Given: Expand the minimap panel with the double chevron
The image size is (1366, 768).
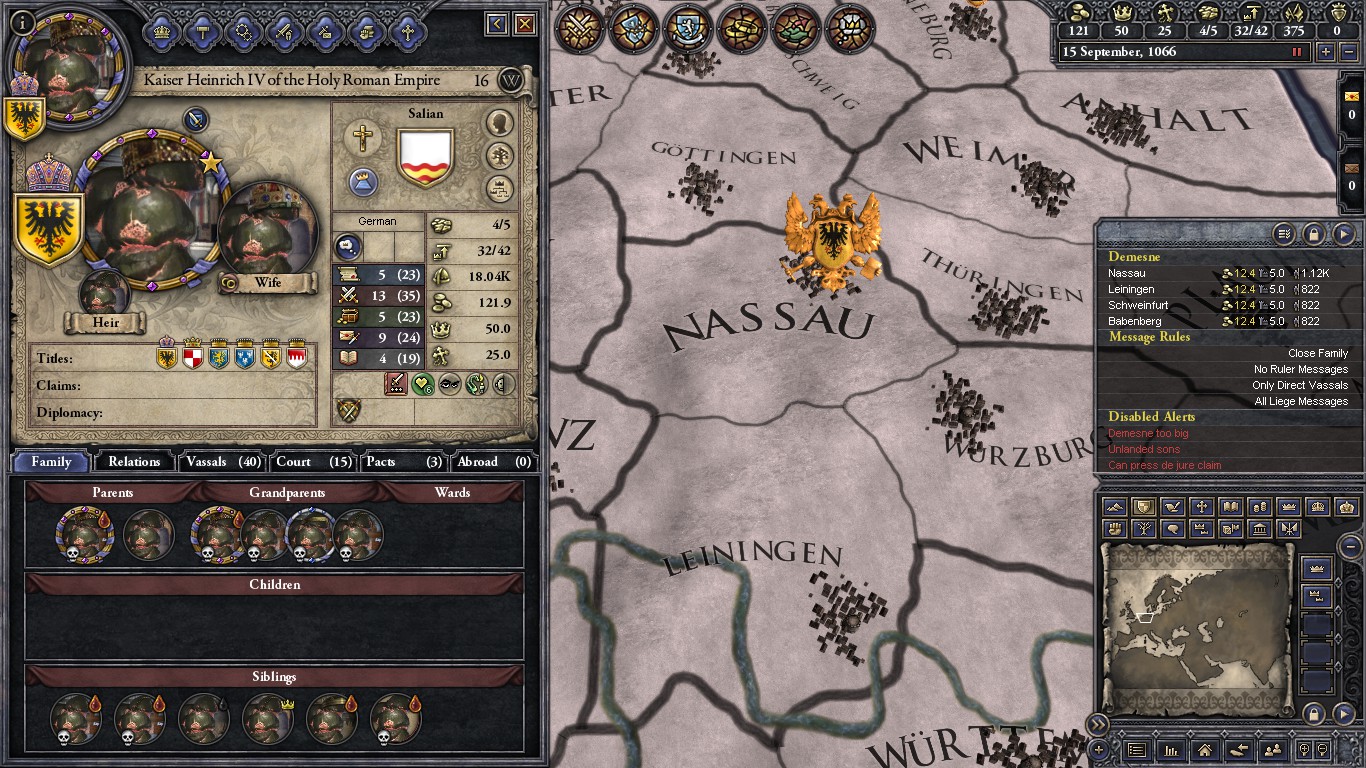Looking at the screenshot, I should pos(1097,723).
